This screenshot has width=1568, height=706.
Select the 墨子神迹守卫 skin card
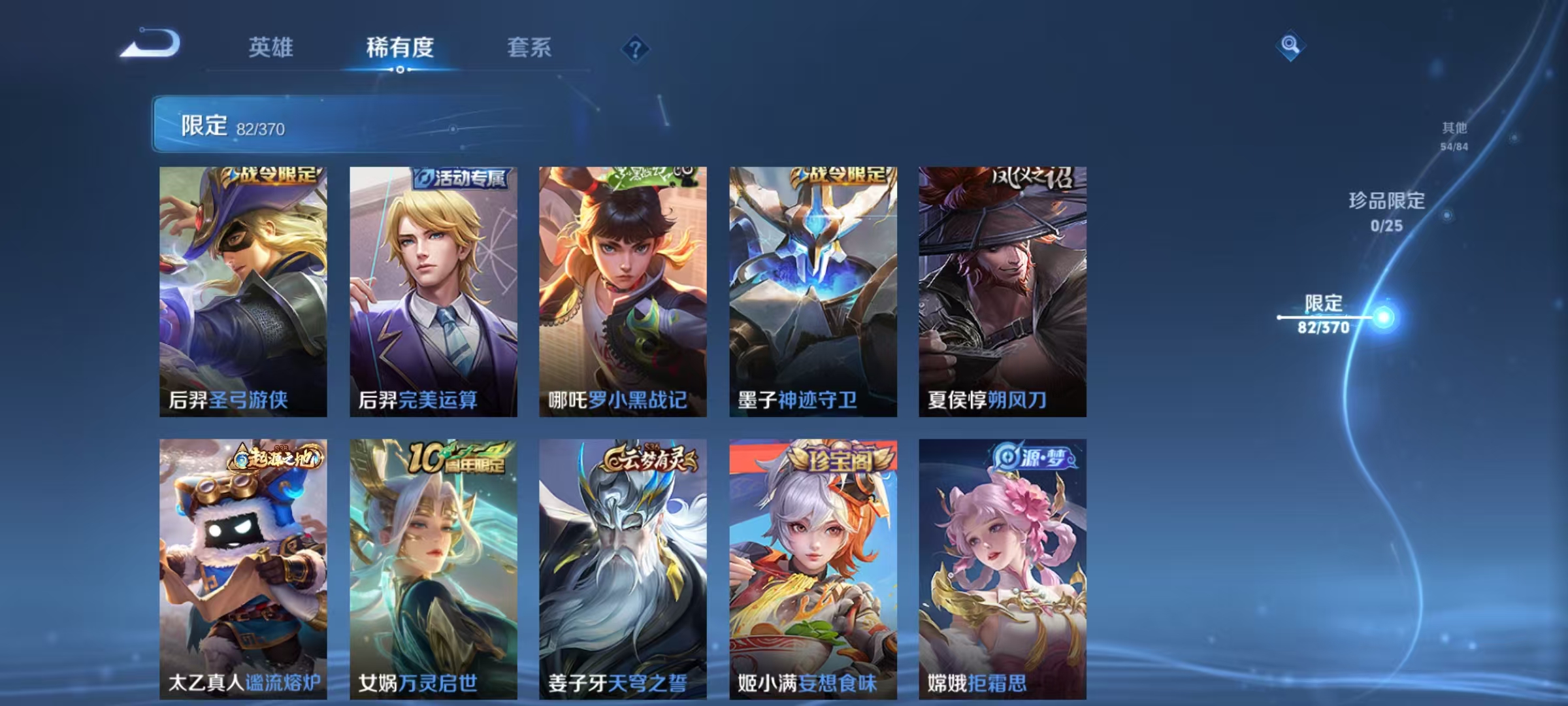(x=812, y=288)
